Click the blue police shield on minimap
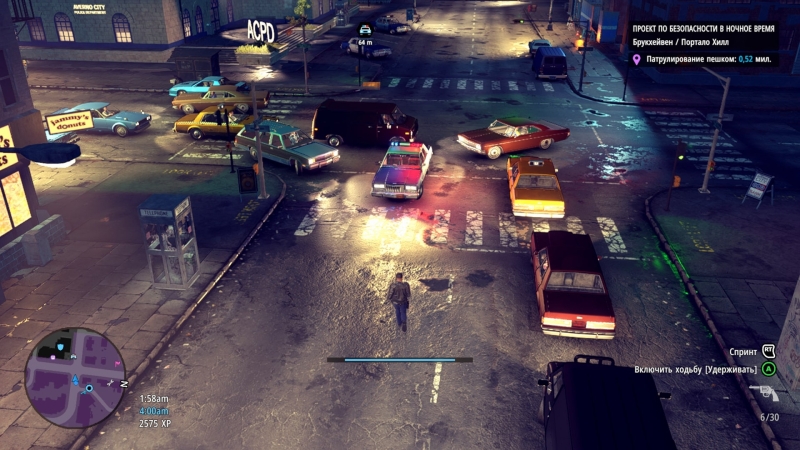 coord(62,347)
